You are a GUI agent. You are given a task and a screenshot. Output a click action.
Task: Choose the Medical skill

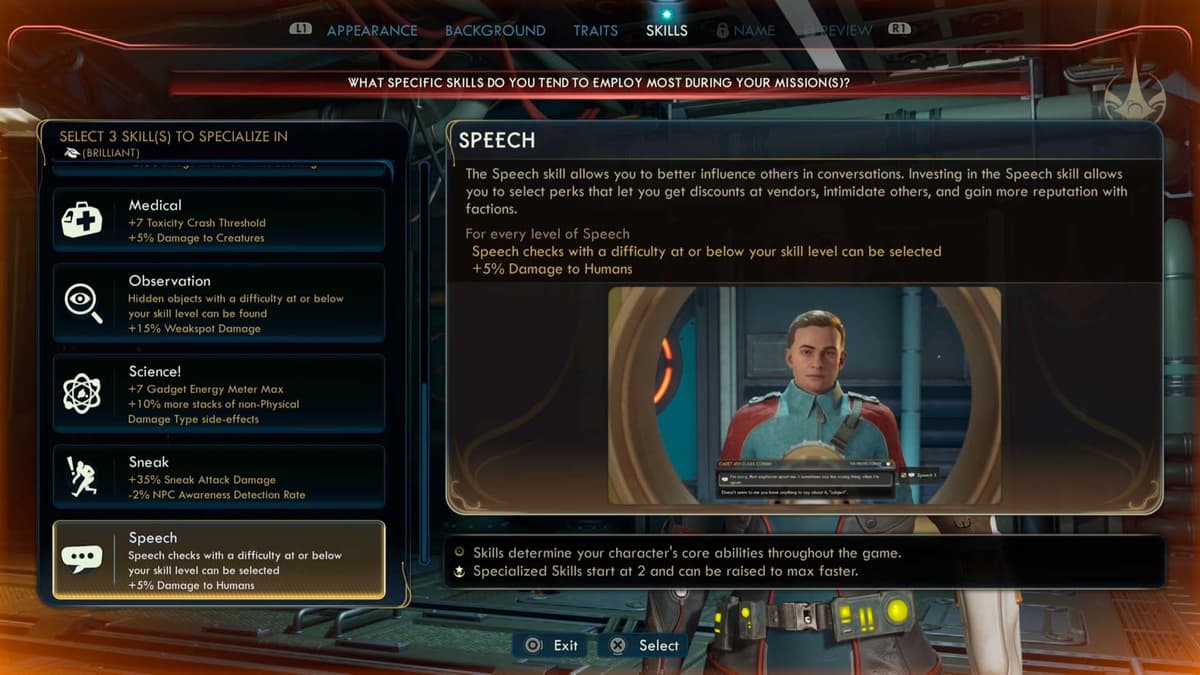(x=219, y=220)
